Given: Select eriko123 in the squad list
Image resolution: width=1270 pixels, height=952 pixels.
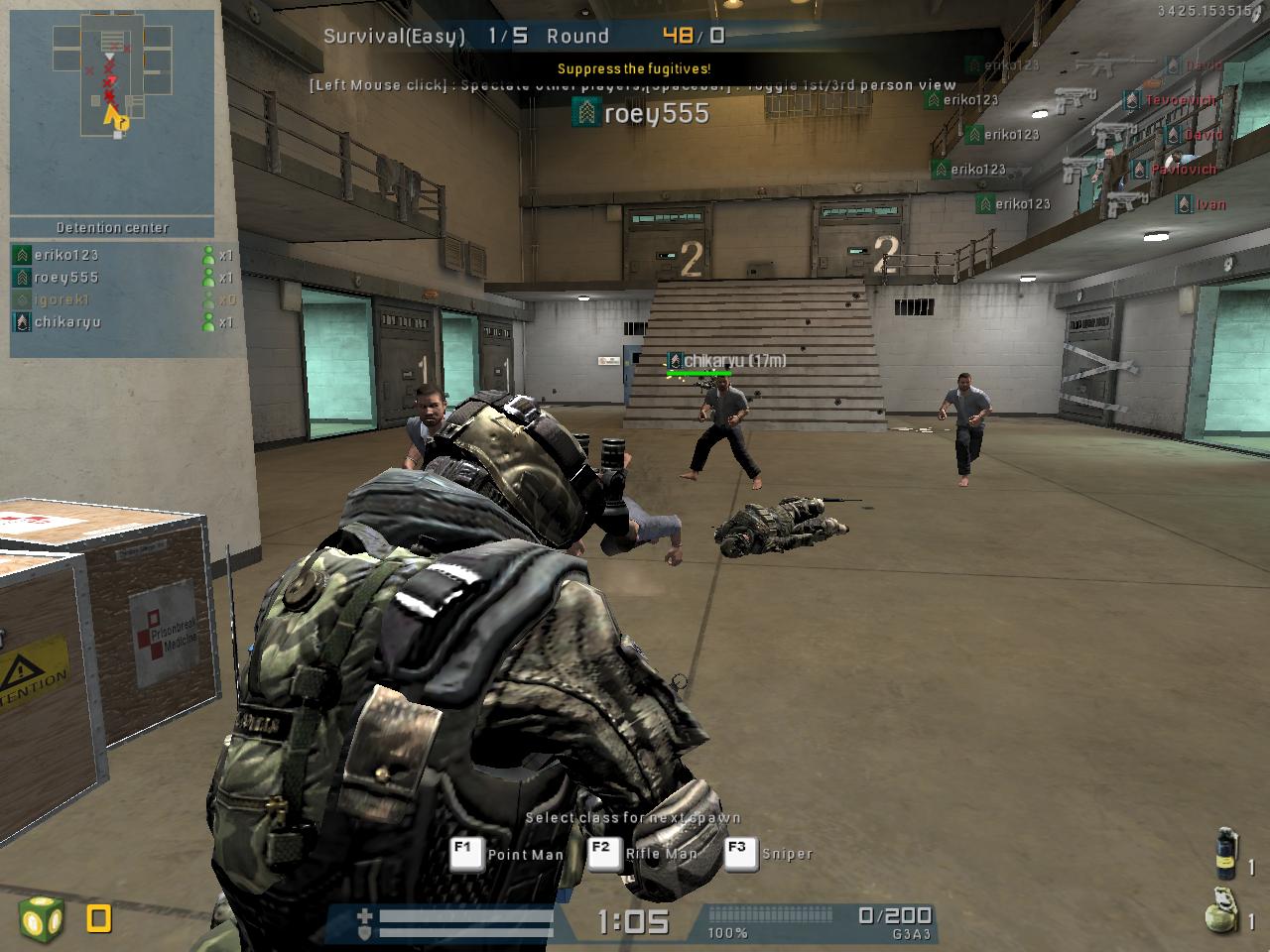Looking at the screenshot, I should 66,255.
